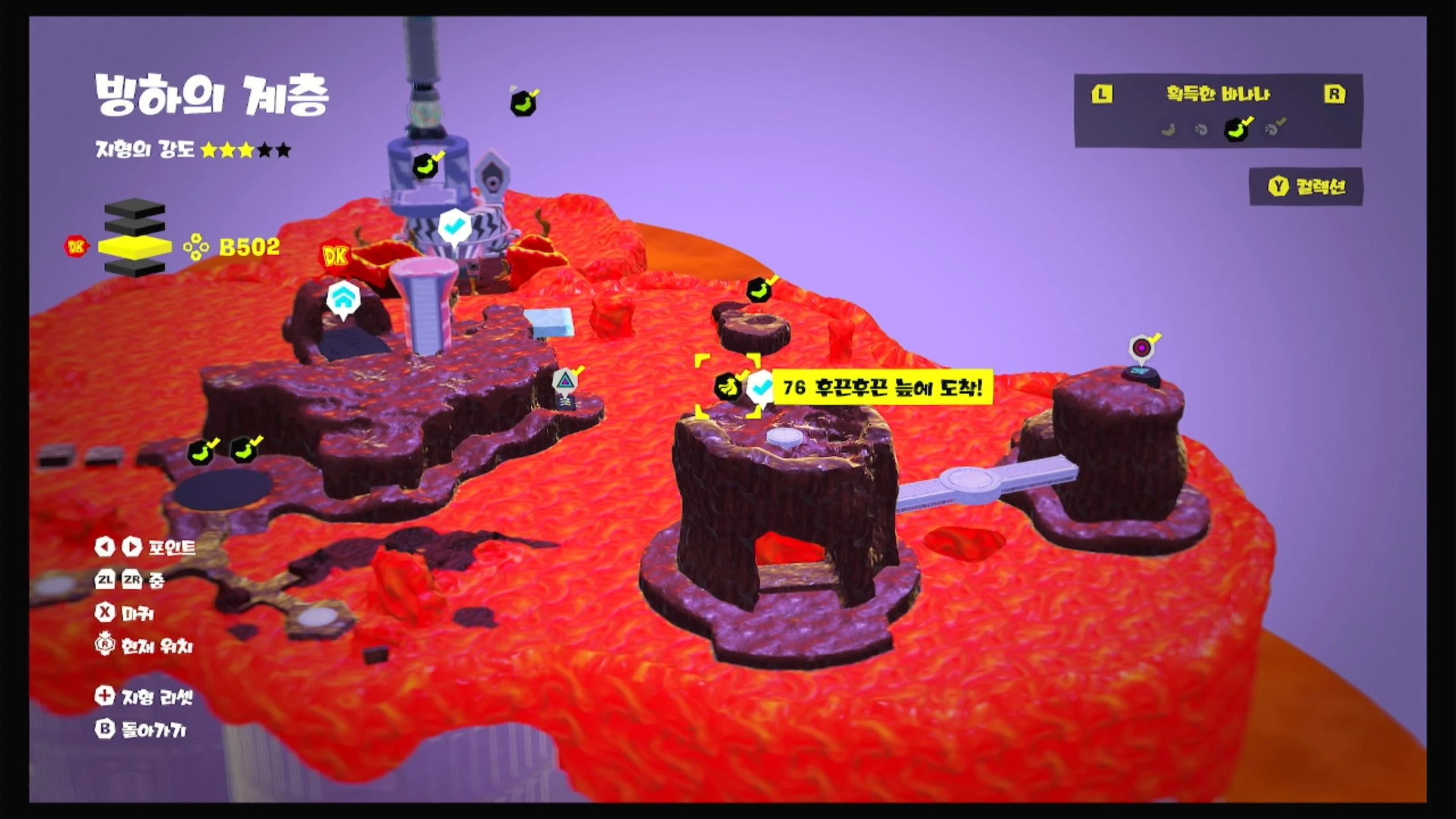1456x819 pixels.
Task: Click the DK current-position marker on the map
Action: pyautogui.click(x=335, y=257)
